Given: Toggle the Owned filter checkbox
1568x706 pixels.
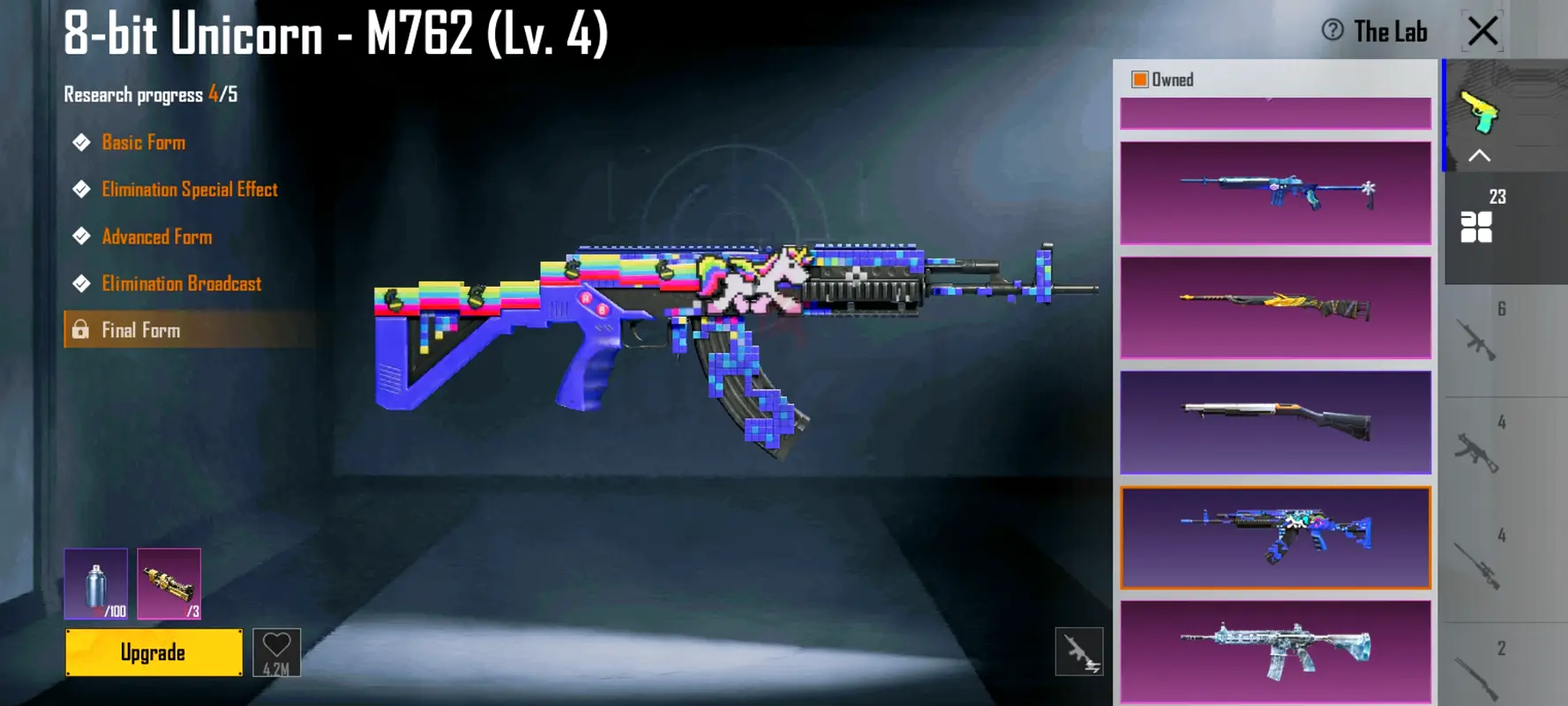Looking at the screenshot, I should [1140, 79].
